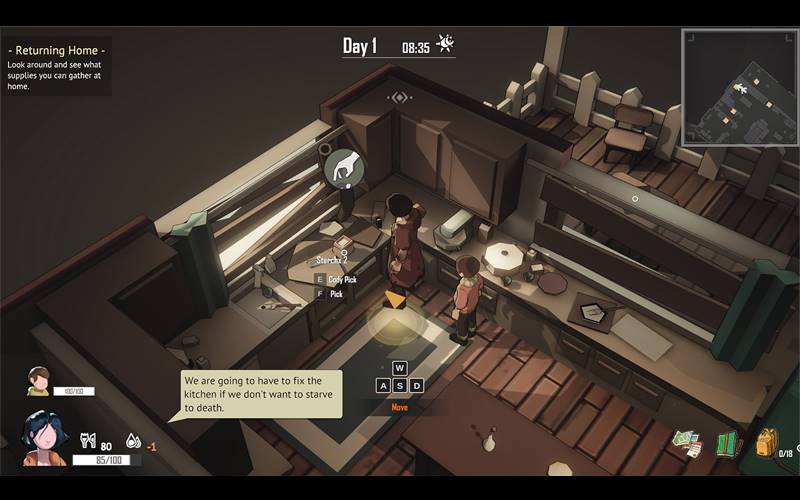Click the kitchen dialogue speech bubble
This screenshot has width=800, height=500.
tap(259, 394)
